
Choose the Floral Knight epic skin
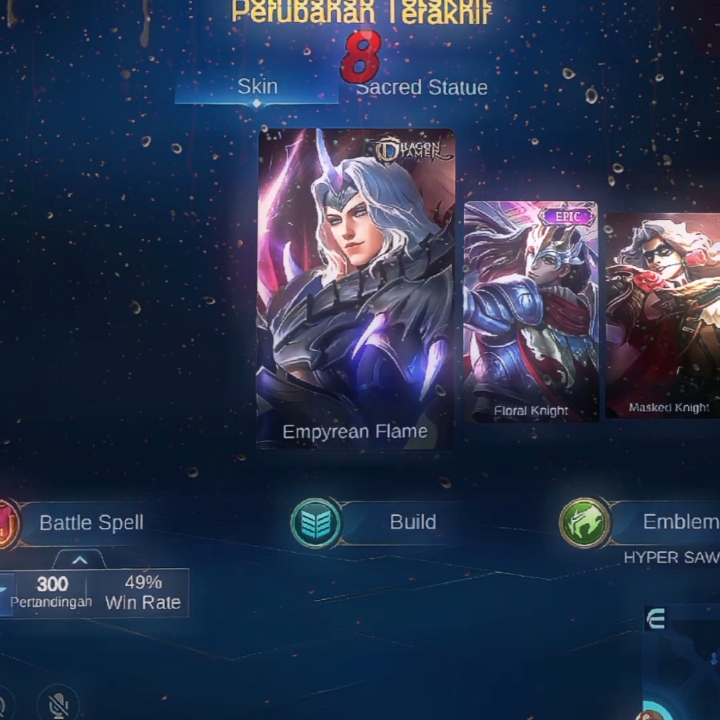(531, 311)
